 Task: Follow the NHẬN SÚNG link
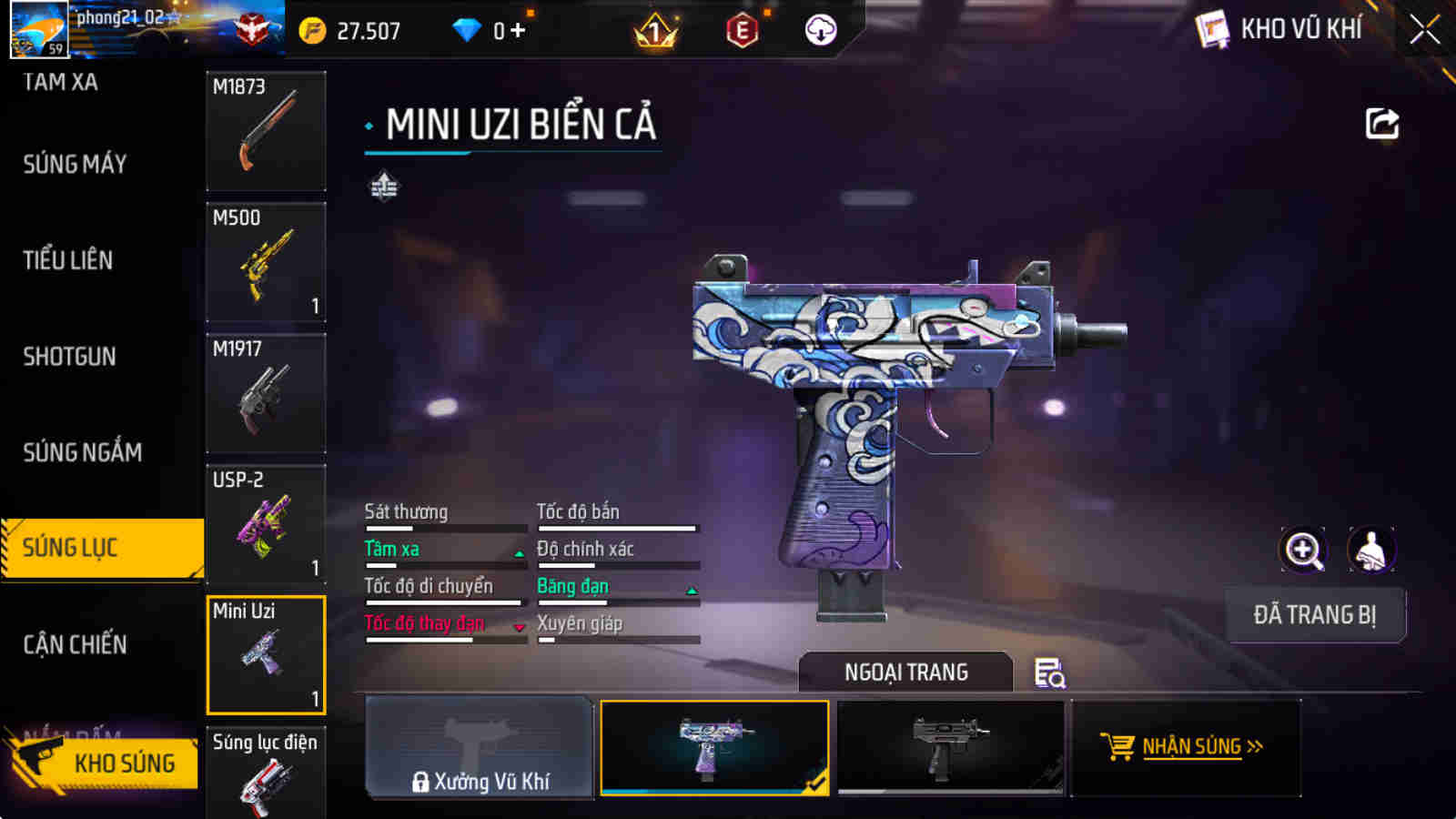click(x=1183, y=747)
